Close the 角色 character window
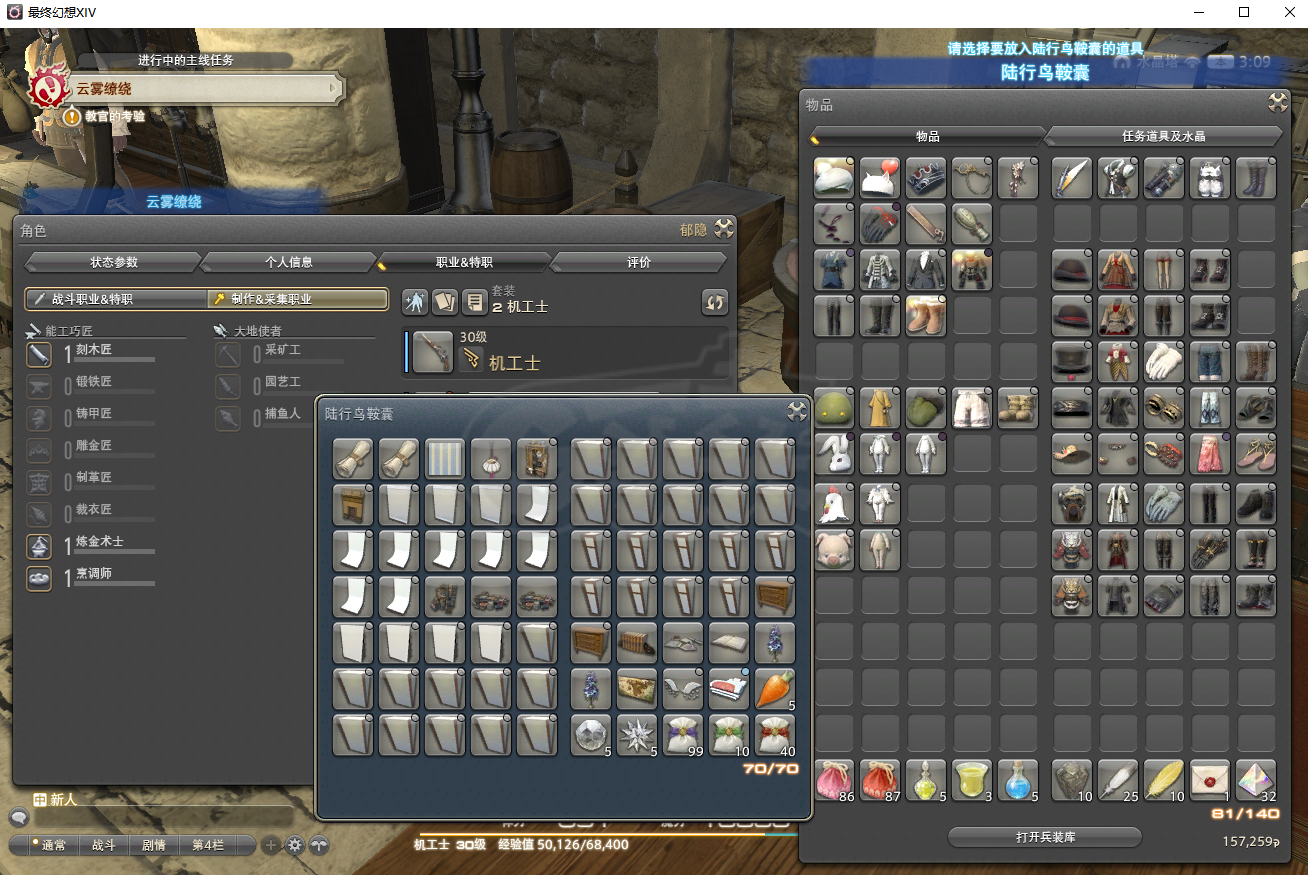 pyautogui.click(x=723, y=229)
